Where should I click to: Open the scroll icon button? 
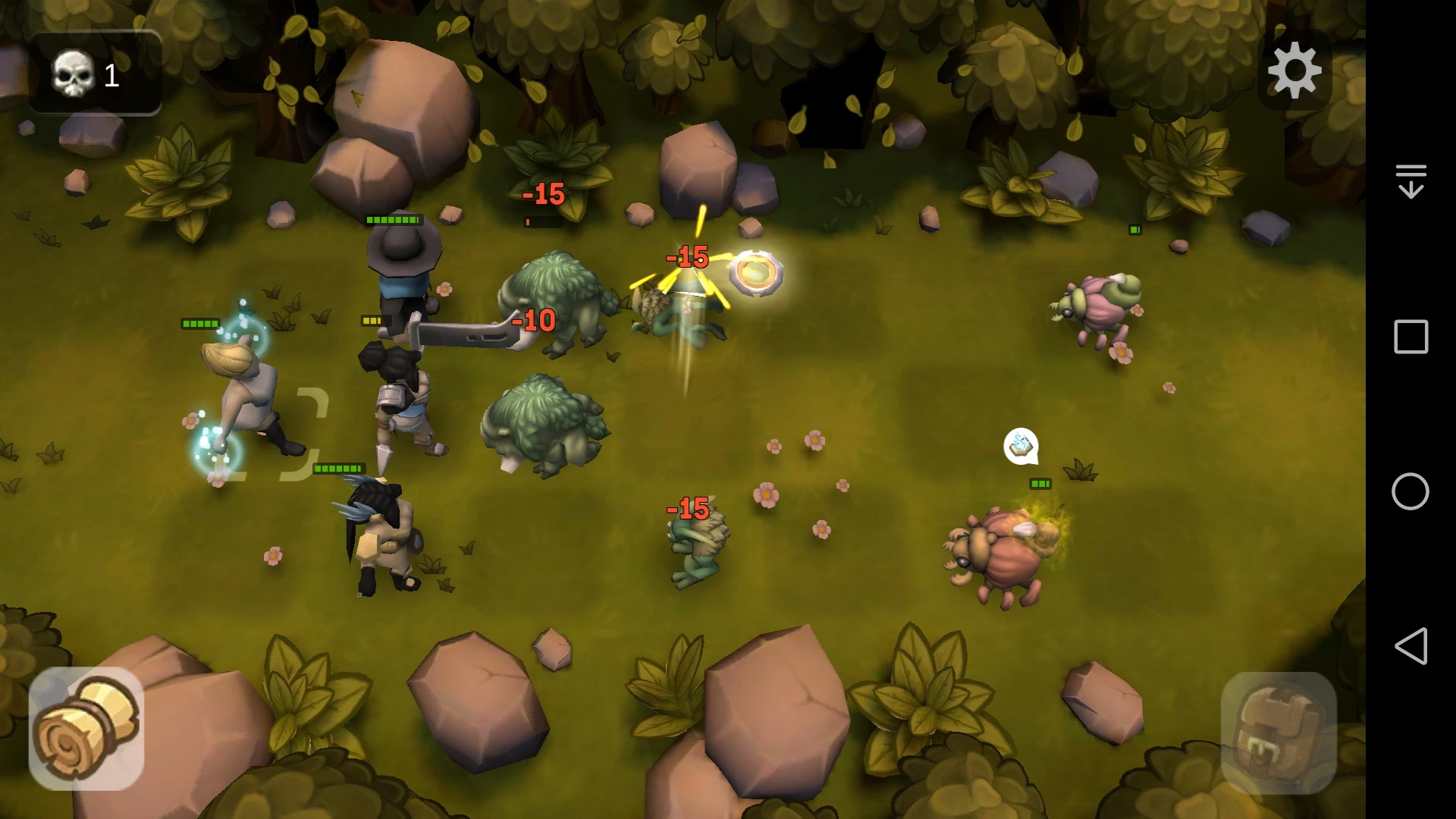pyautogui.click(x=86, y=728)
